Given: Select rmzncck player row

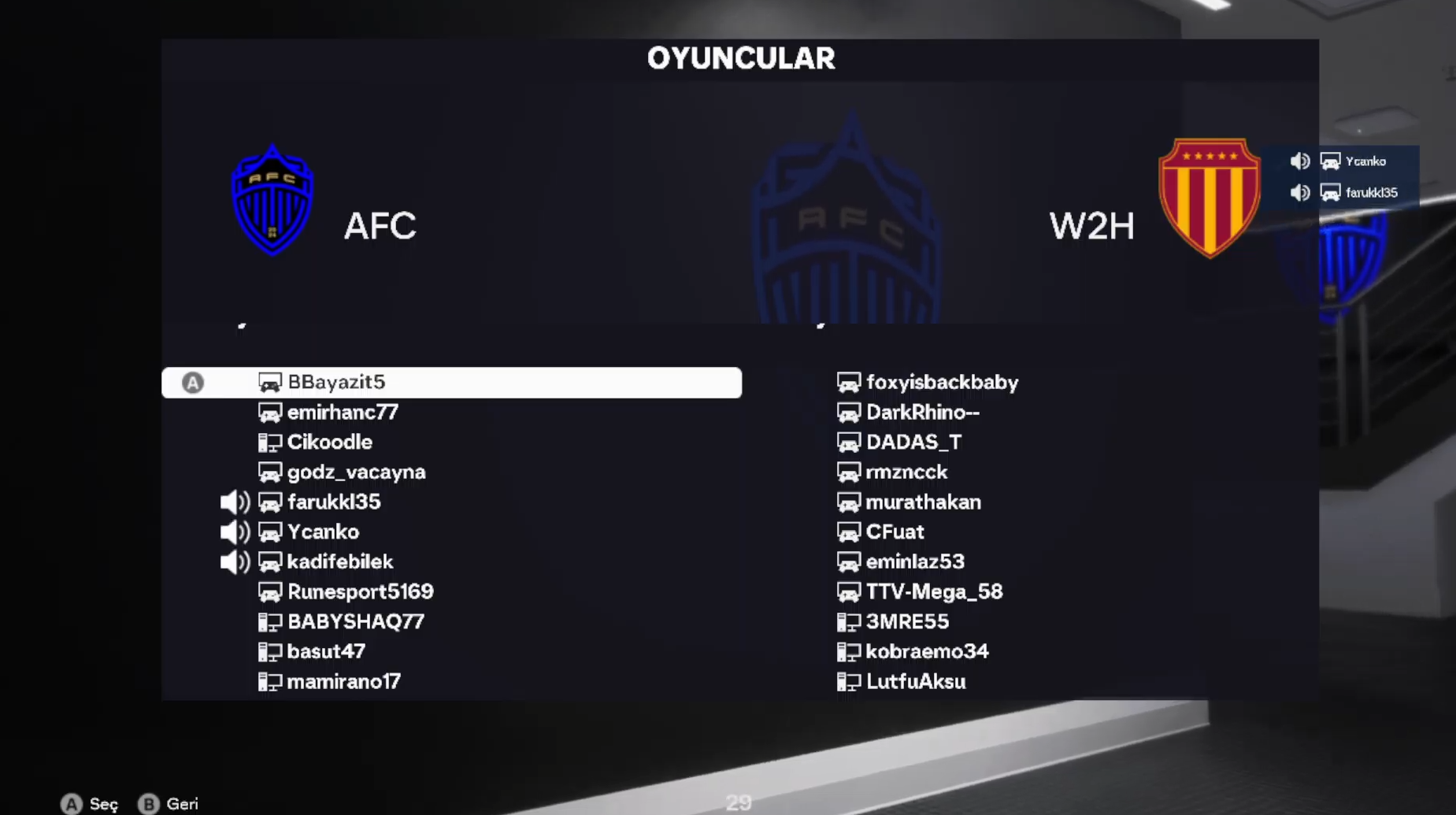Looking at the screenshot, I should tap(906, 472).
